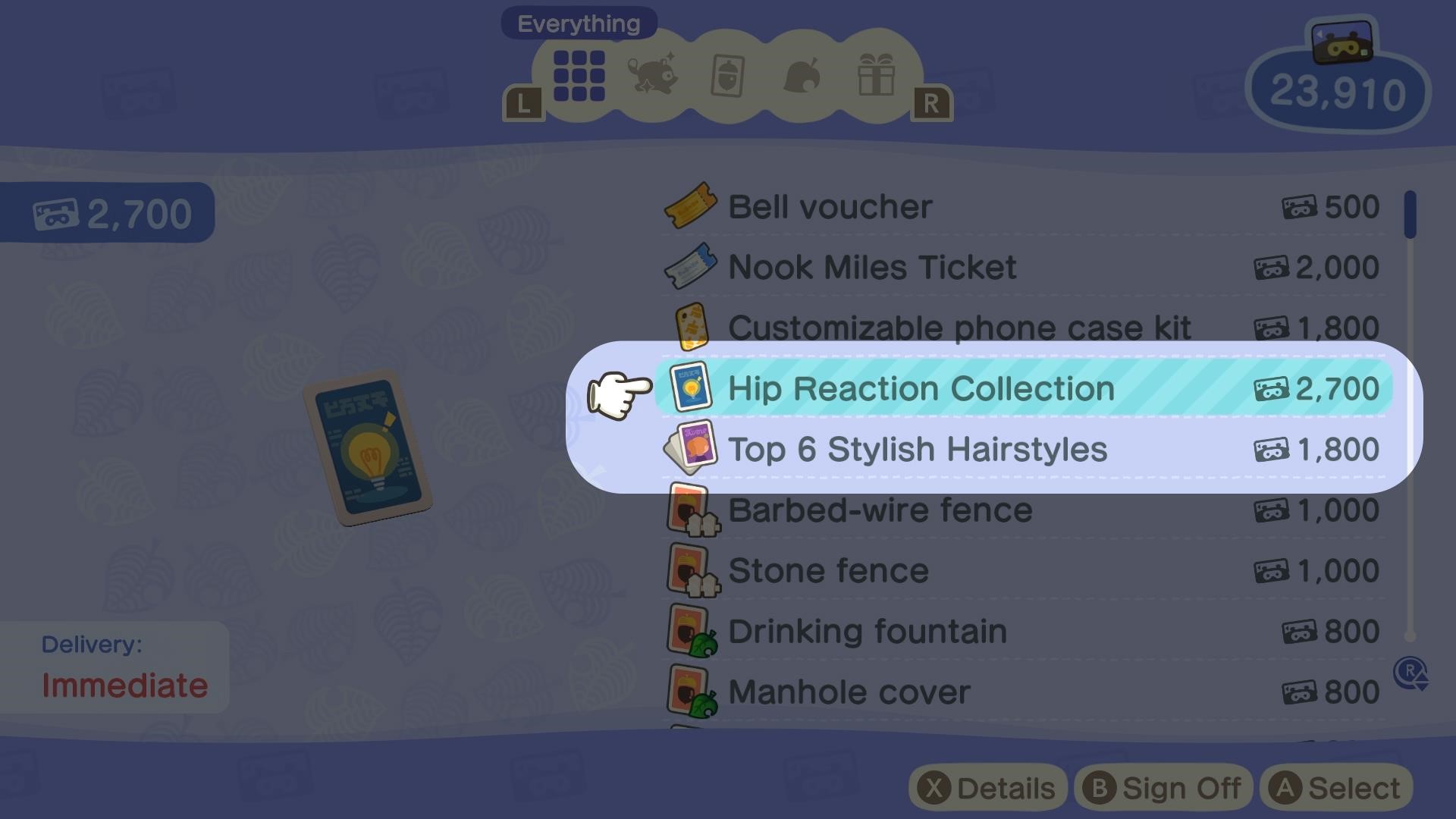Open the leaf icon category tab

(x=802, y=76)
